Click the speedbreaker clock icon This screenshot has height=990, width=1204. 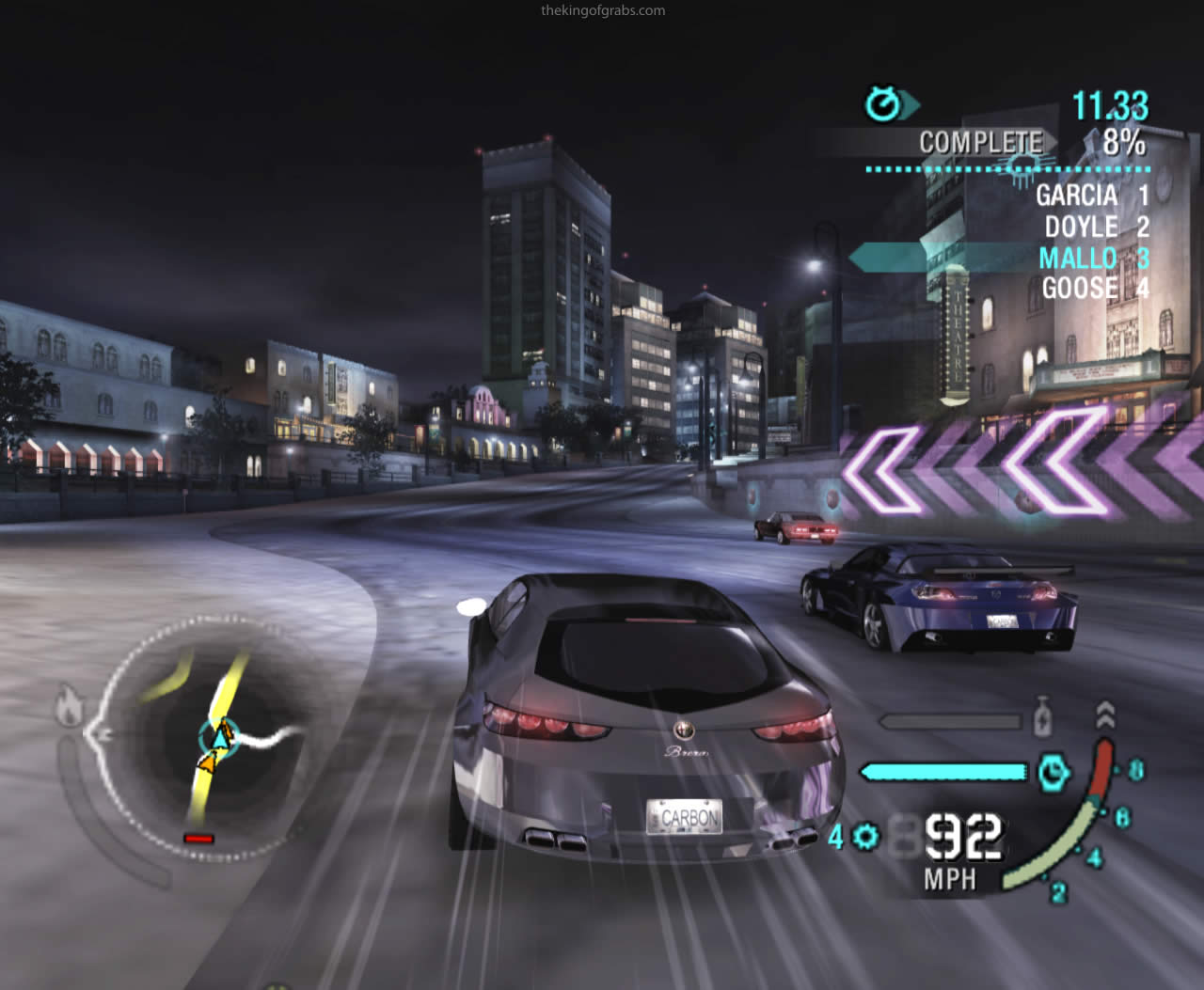[1053, 772]
